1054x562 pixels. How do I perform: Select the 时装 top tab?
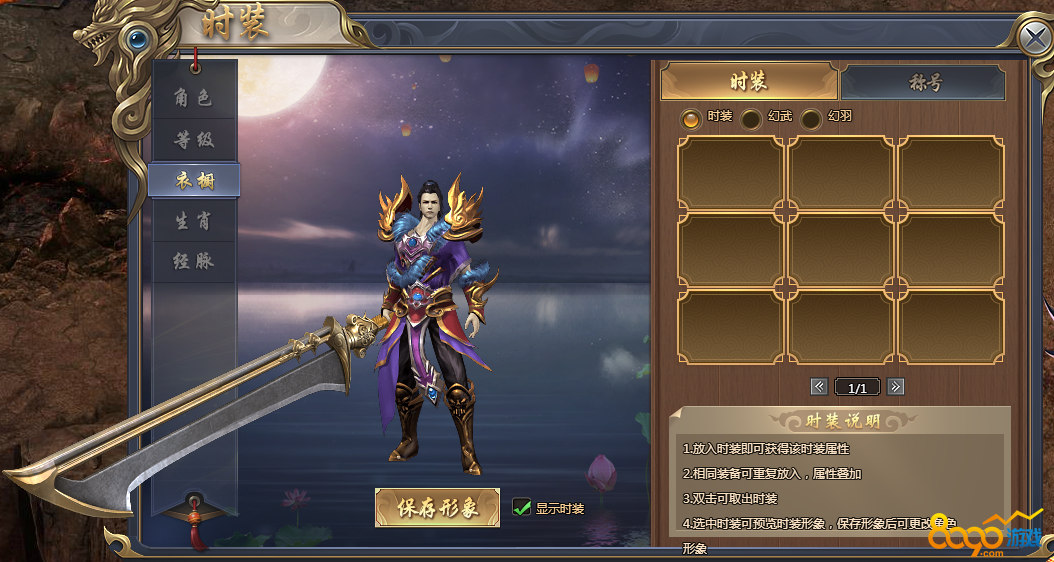coord(749,82)
